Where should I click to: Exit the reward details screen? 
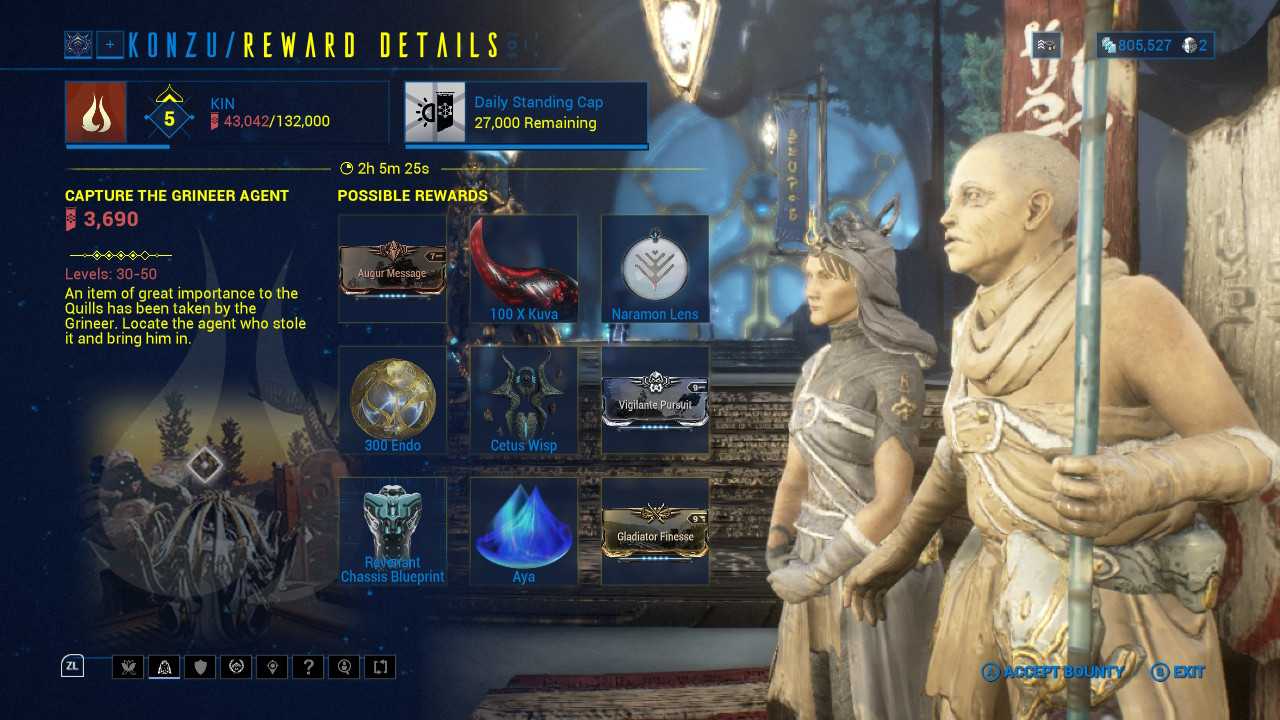point(1178,672)
